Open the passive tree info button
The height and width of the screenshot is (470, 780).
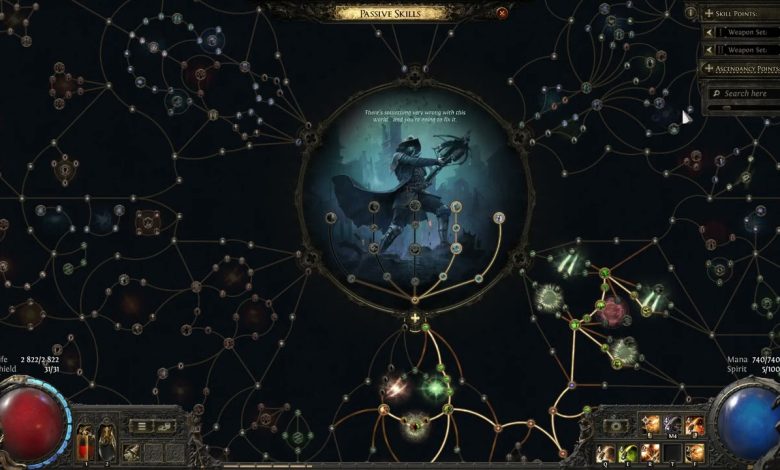pyautogui.click(x=691, y=12)
